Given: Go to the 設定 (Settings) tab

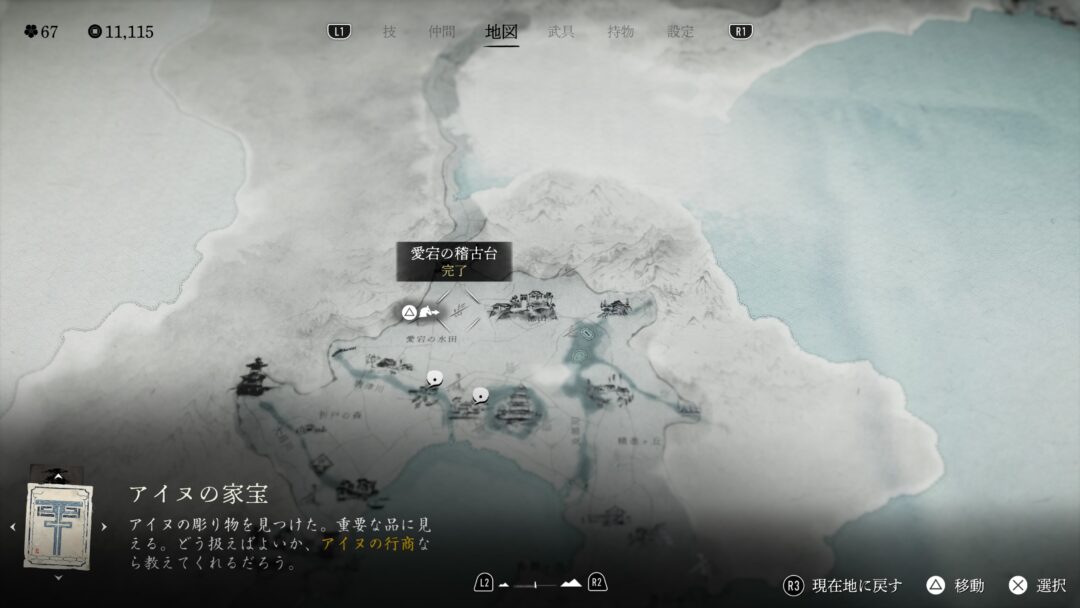Looking at the screenshot, I should point(680,32).
